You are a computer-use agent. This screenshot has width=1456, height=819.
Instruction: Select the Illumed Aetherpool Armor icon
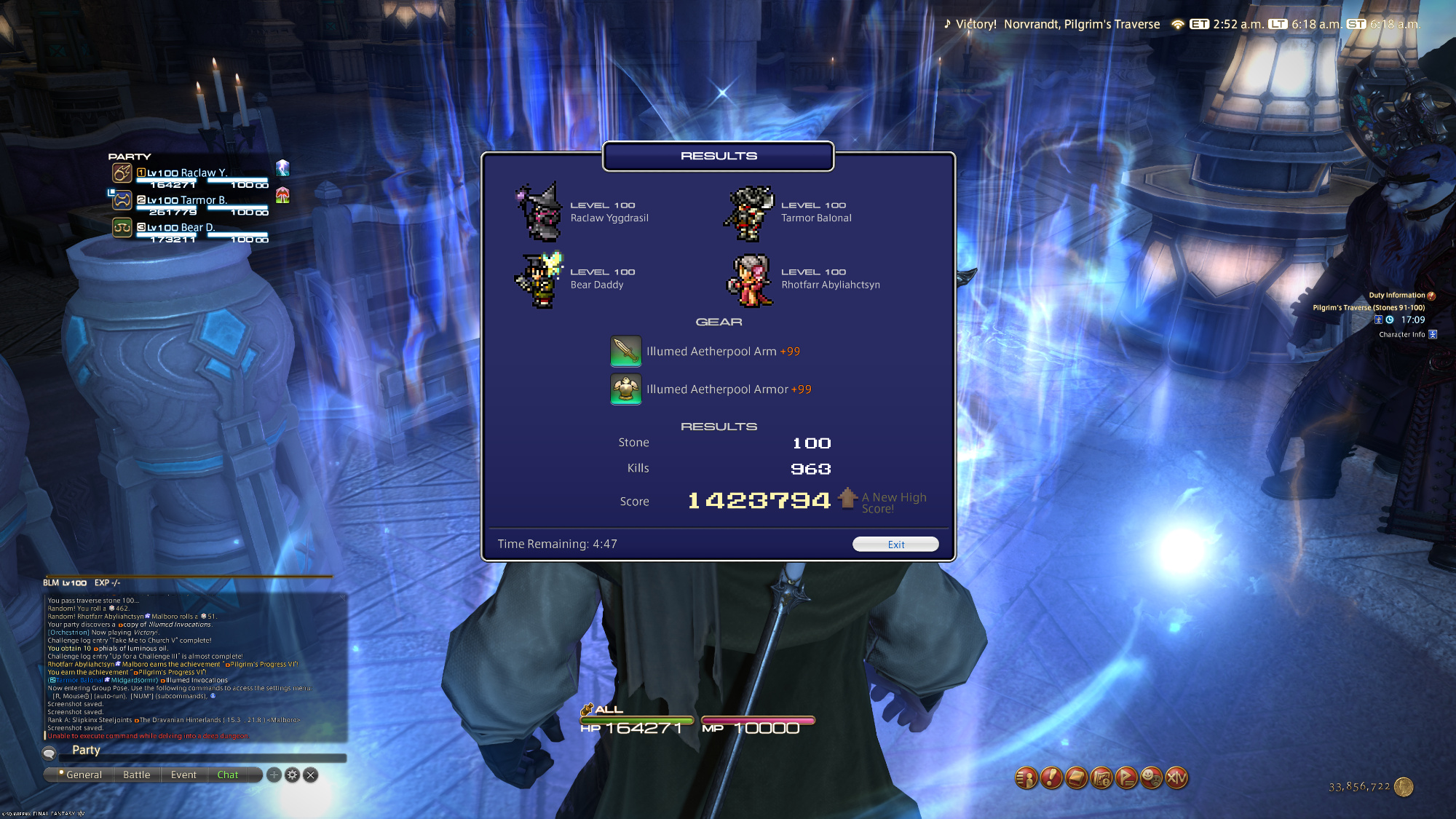click(x=625, y=389)
